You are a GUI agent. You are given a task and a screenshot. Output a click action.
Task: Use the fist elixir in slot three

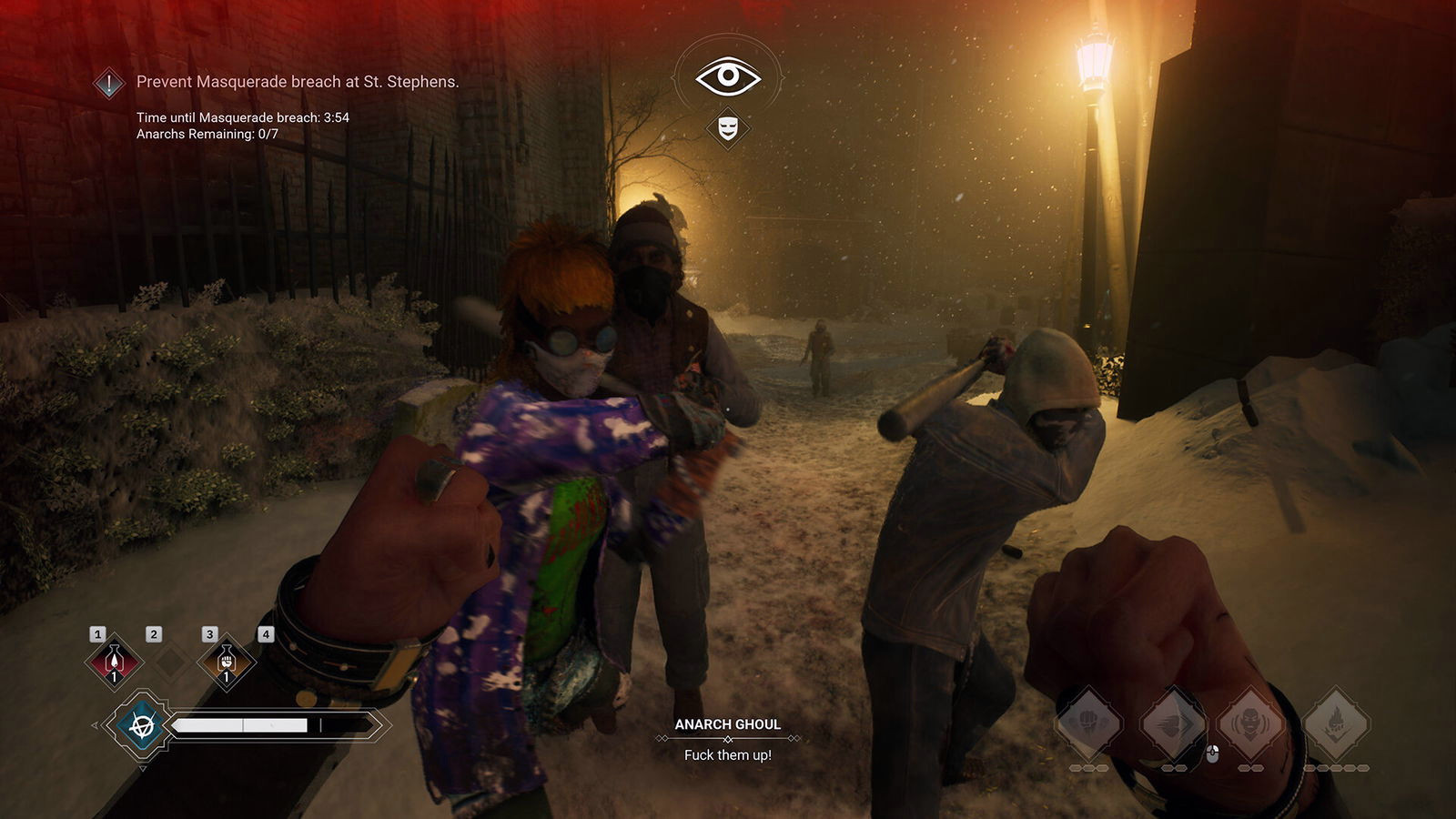[227, 662]
